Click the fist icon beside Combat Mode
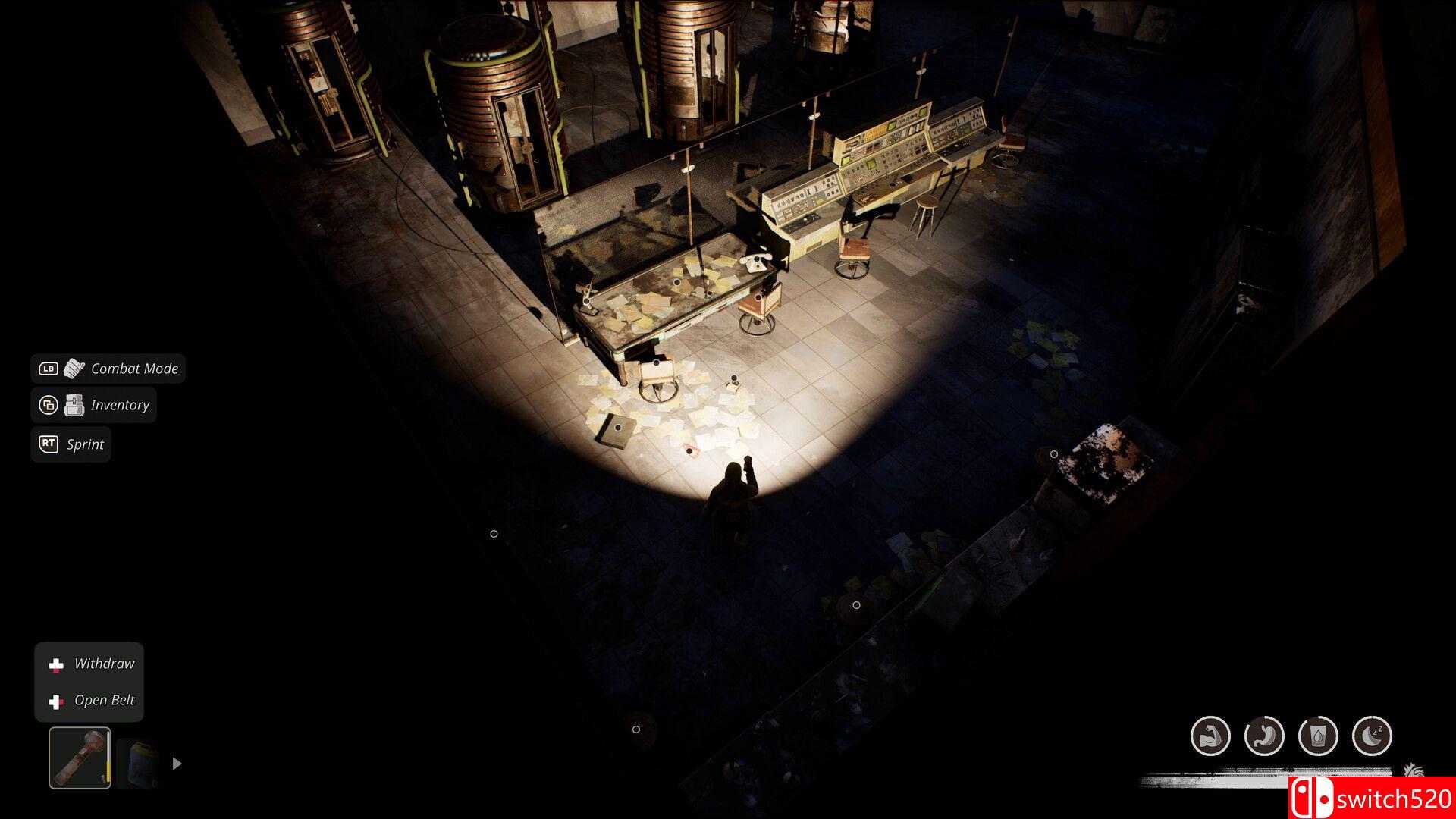 tap(74, 369)
